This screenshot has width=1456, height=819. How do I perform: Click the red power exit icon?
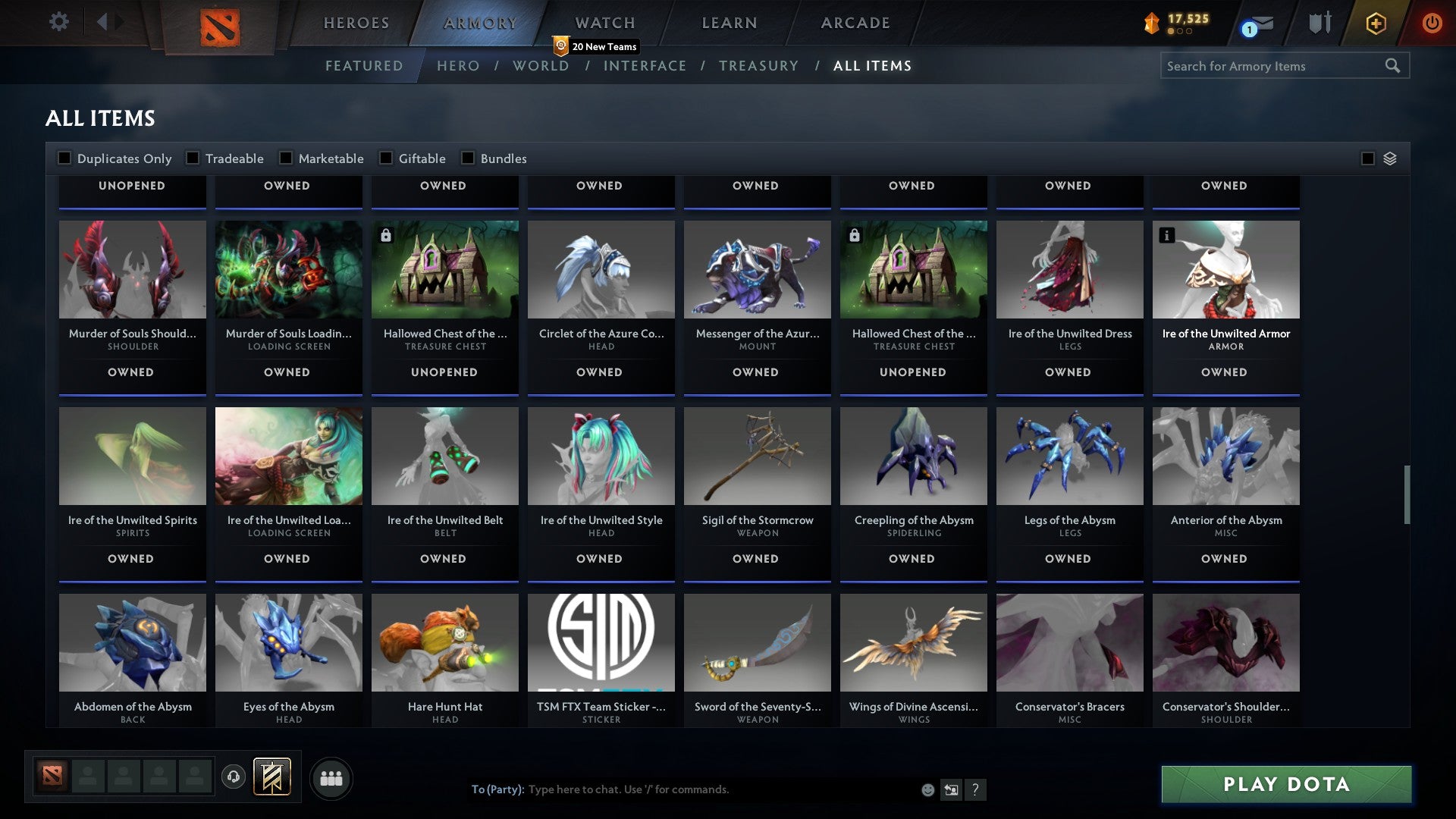pyautogui.click(x=1432, y=23)
